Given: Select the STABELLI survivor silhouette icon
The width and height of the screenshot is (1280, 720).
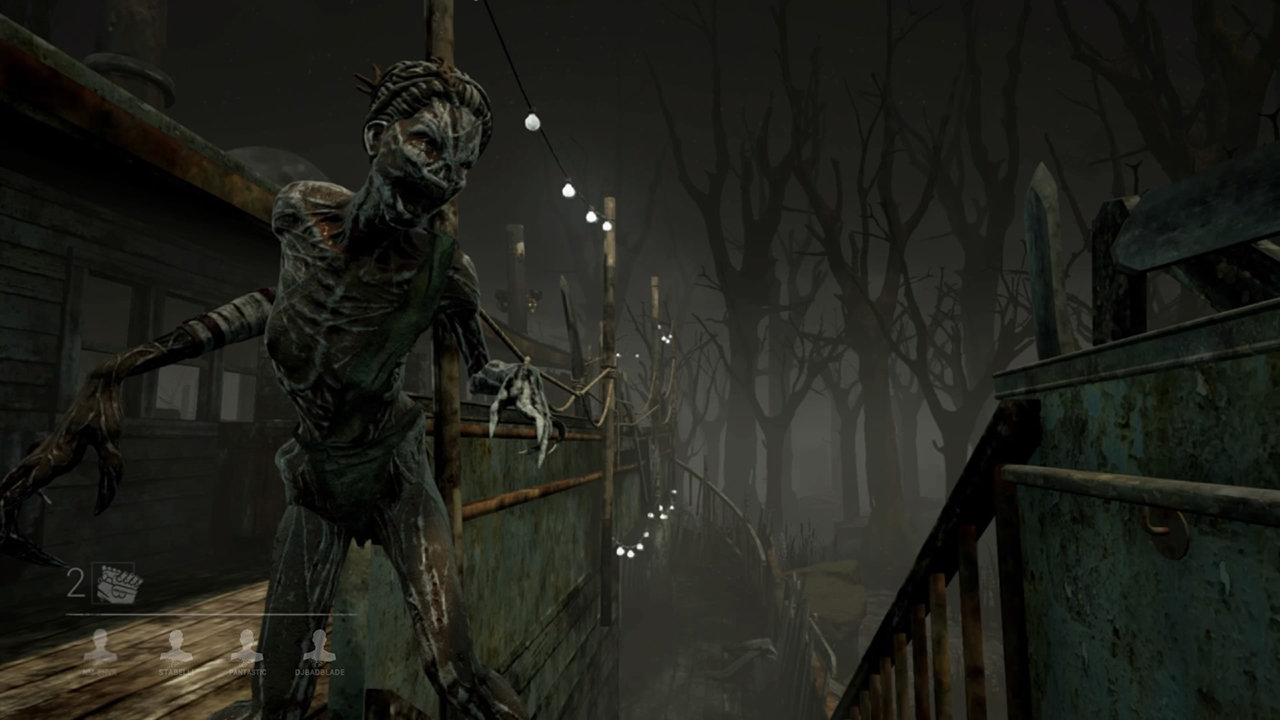Looking at the screenshot, I should point(177,645).
